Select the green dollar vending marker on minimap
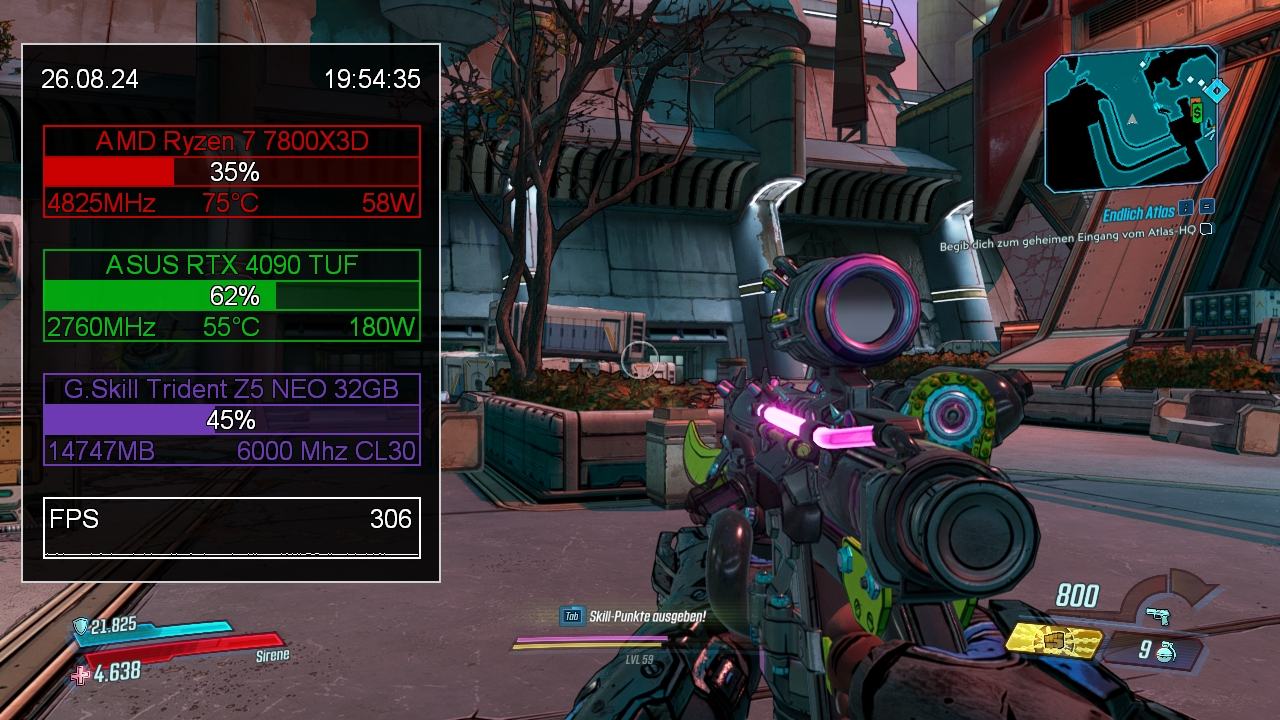The width and height of the screenshot is (1280, 720). [1197, 113]
